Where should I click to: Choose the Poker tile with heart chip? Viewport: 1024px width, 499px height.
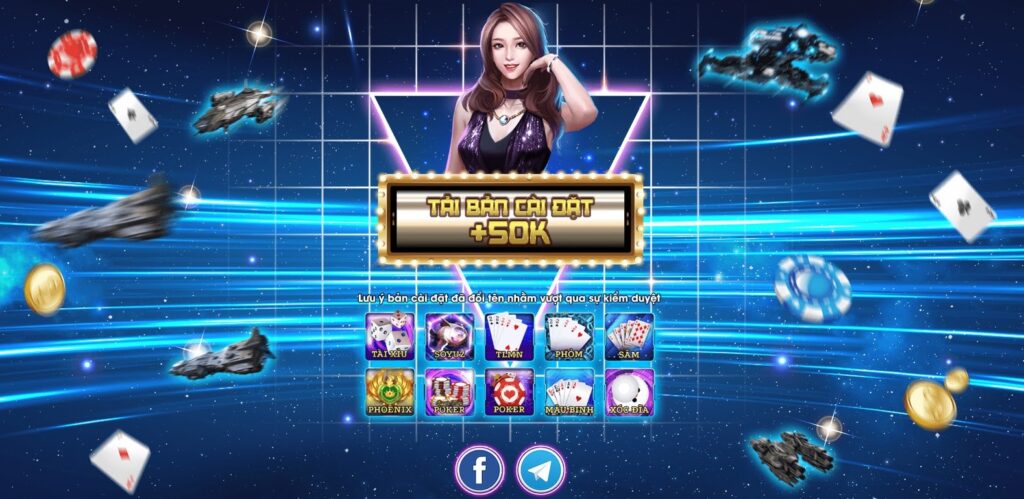(x=510, y=392)
